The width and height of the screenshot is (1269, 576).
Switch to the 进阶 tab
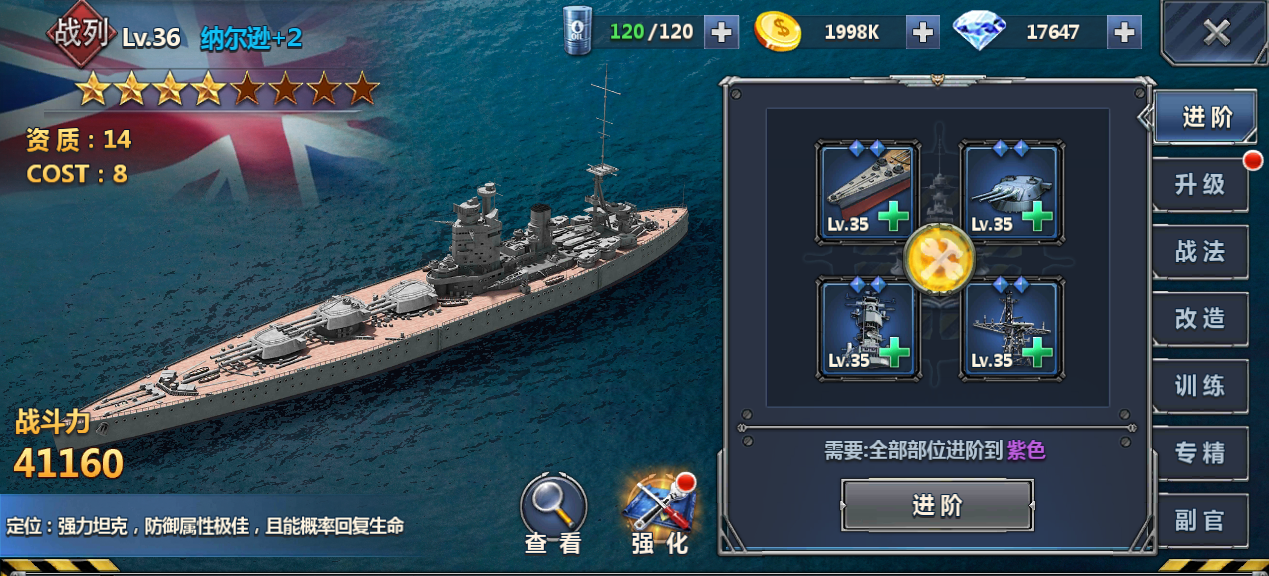pyautogui.click(x=1205, y=118)
